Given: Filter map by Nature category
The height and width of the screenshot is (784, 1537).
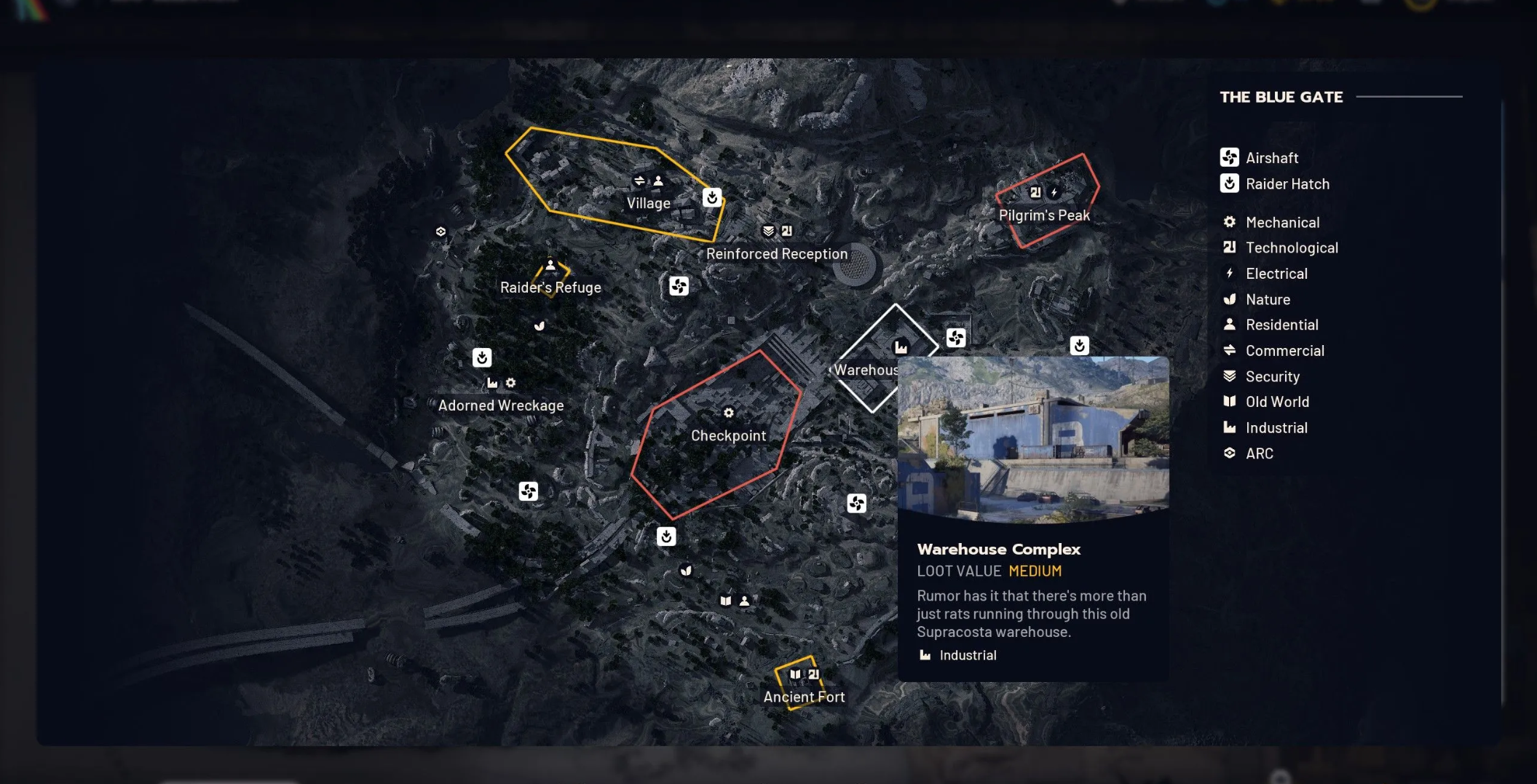Looking at the screenshot, I should pos(1267,300).
